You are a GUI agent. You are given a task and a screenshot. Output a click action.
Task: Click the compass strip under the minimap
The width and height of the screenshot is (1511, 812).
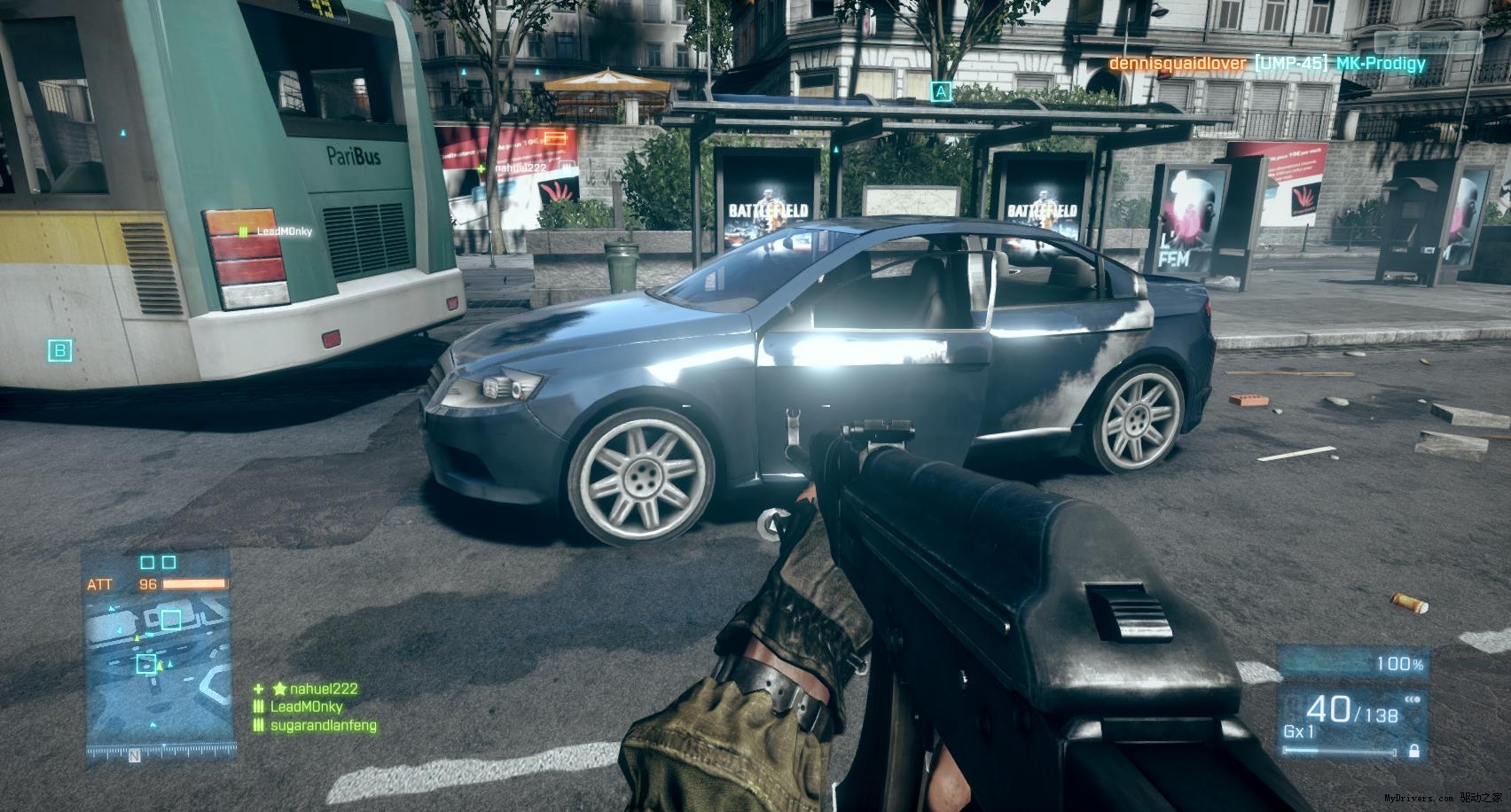pos(159,756)
